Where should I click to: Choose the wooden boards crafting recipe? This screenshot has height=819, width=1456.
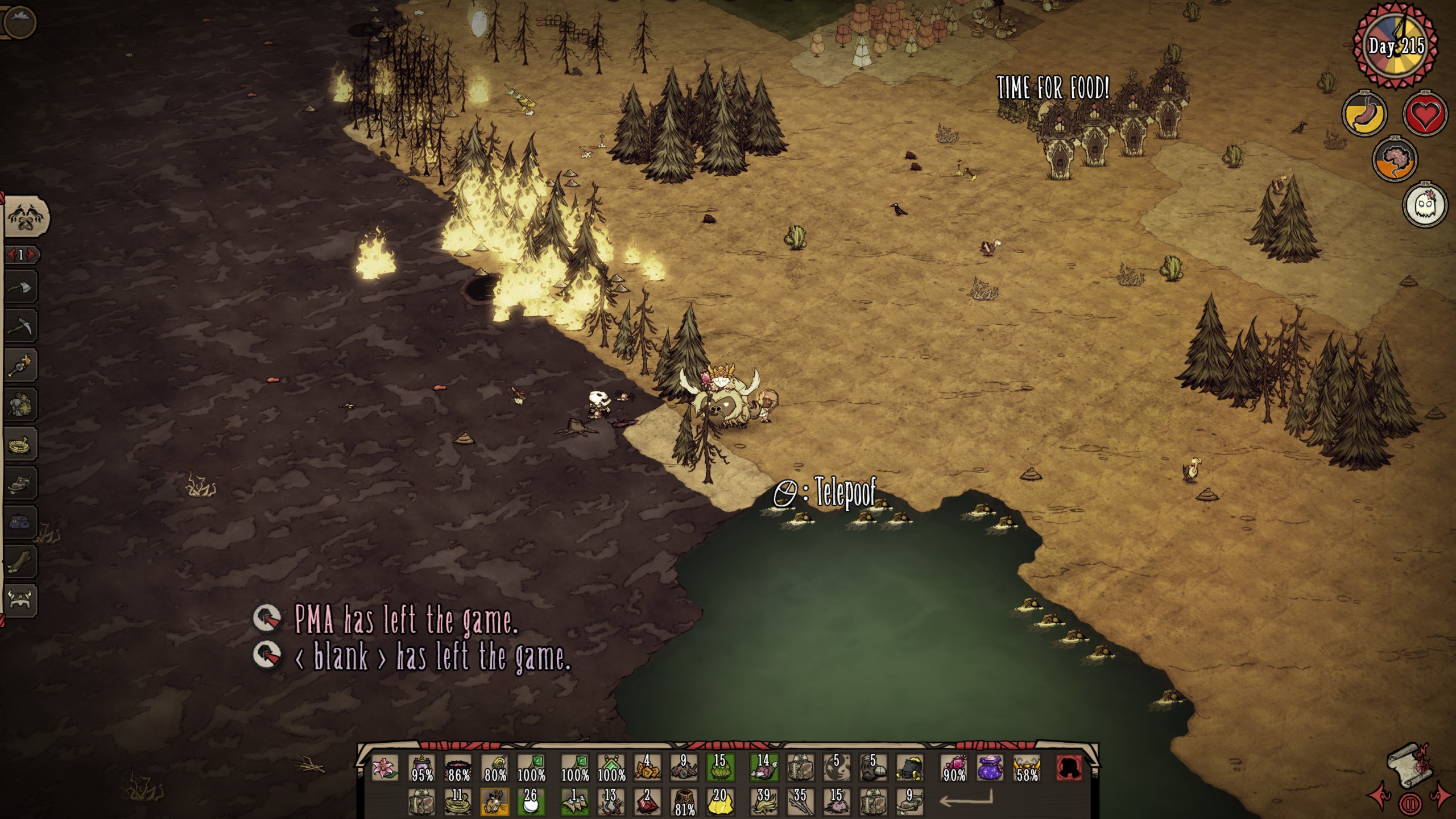point(20,561)
